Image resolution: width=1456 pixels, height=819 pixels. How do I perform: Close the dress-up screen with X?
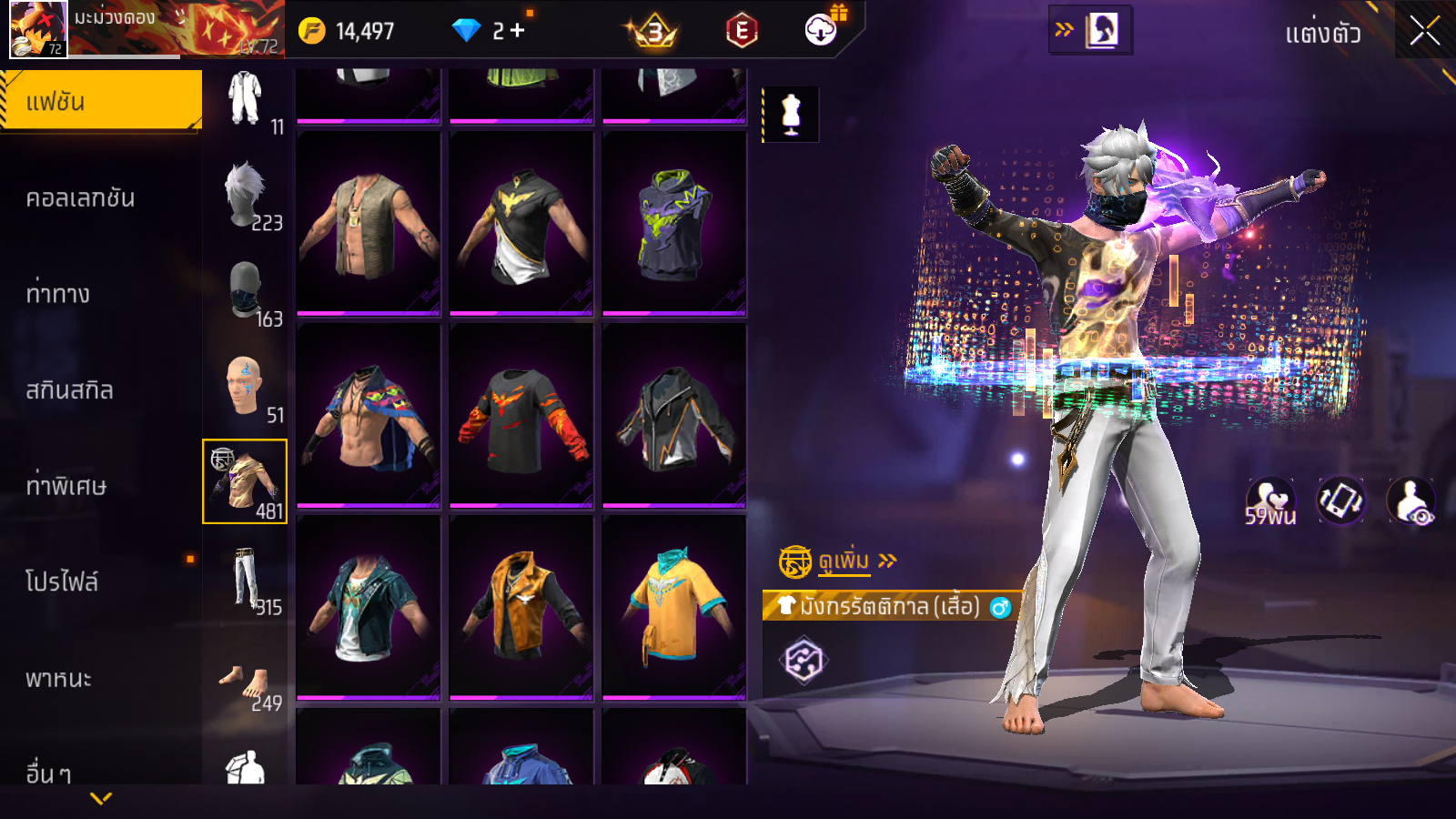1424,32
